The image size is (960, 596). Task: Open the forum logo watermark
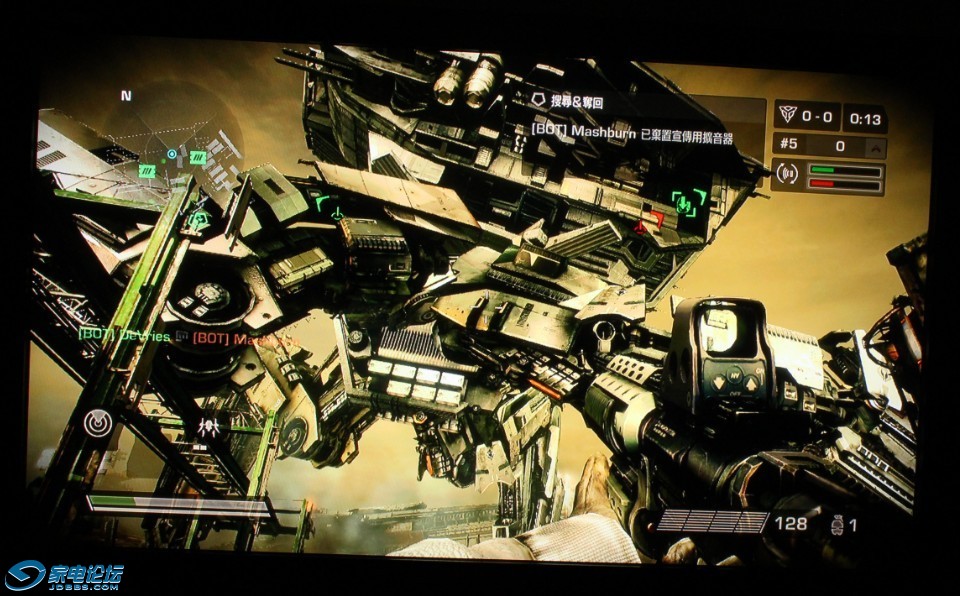[64, 575]
